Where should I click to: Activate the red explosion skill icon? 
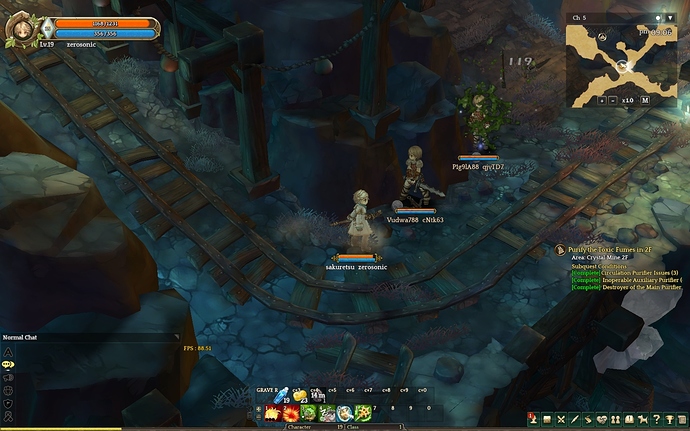click(x=291, y=413)
